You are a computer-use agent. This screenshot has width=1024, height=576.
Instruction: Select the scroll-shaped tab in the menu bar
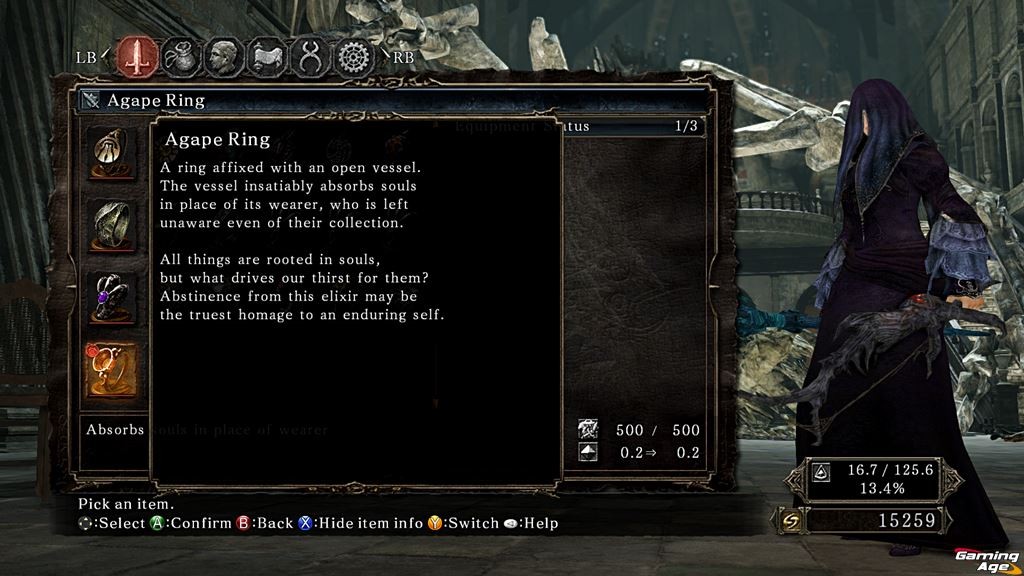266,57
